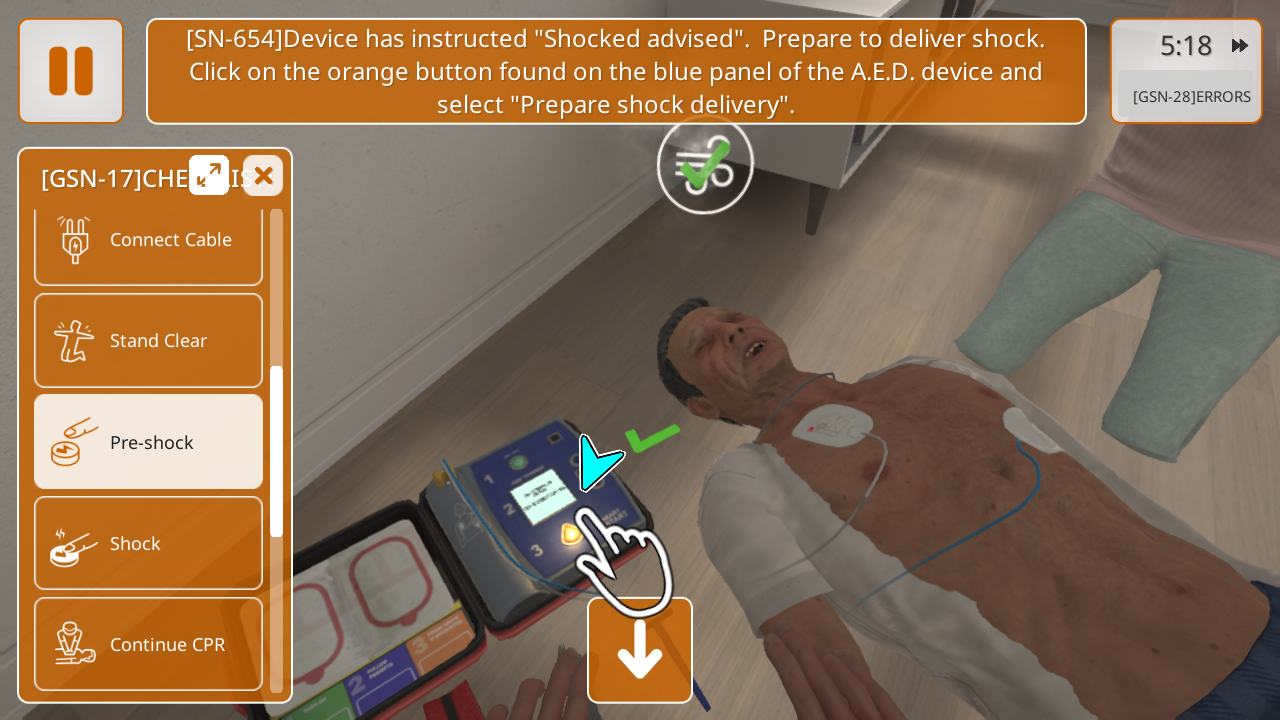Expand the checklist panel
Image resolution: width=1280 pixels, height=720 pixels.
point(209,175)
